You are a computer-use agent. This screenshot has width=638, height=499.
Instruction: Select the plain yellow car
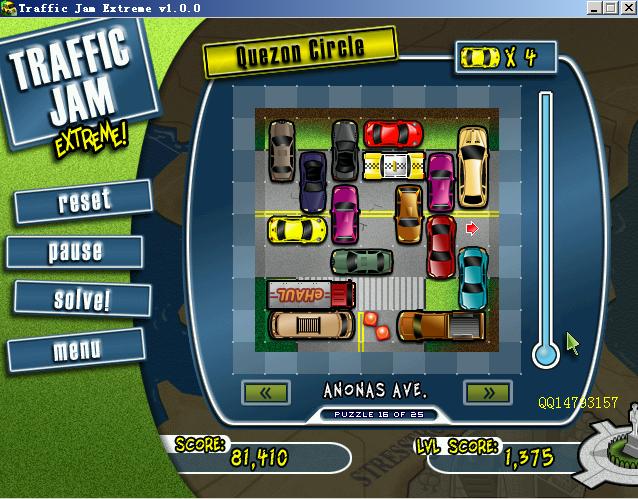297,230
